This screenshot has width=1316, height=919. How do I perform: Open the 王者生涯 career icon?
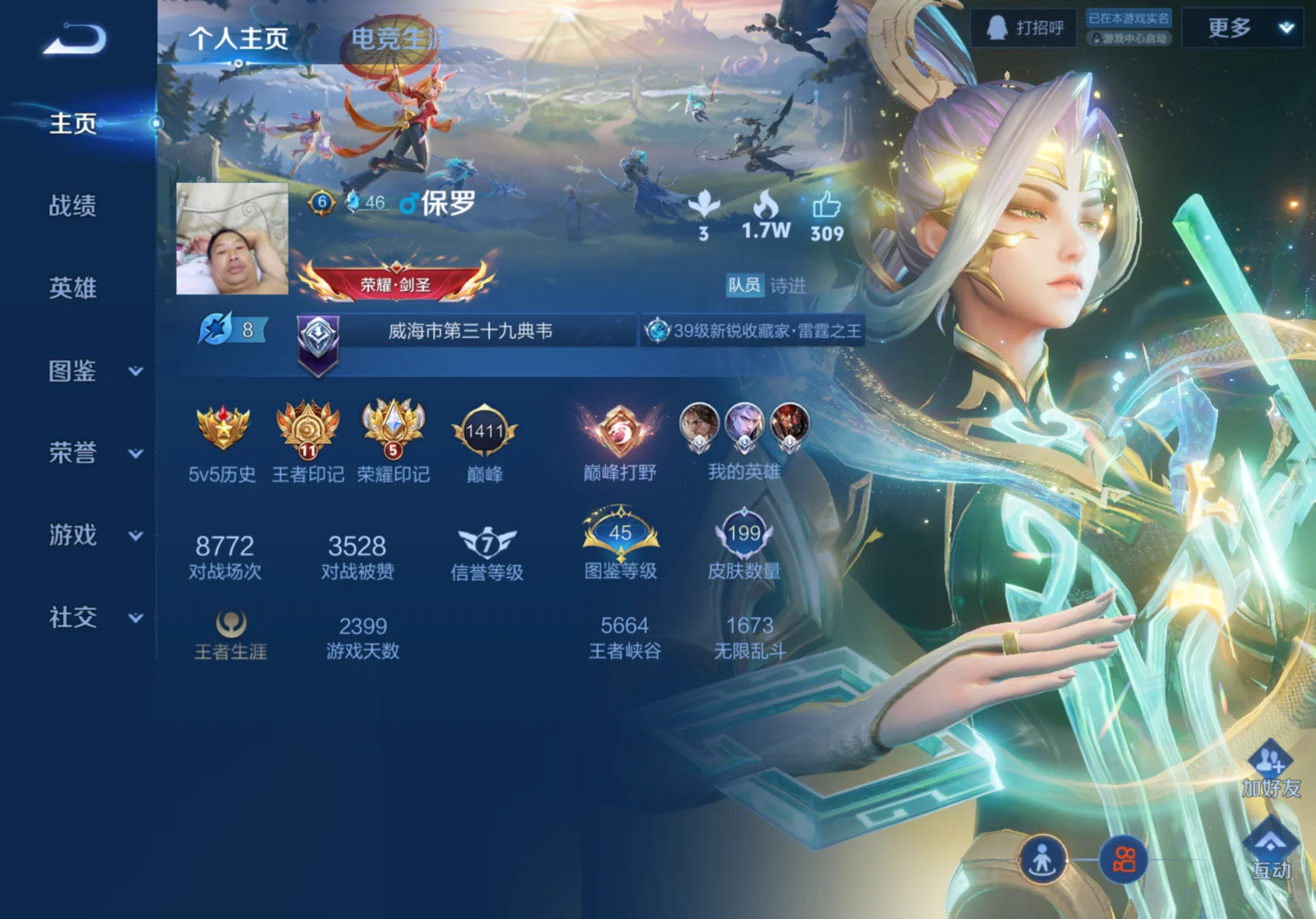tap(231, 625)
